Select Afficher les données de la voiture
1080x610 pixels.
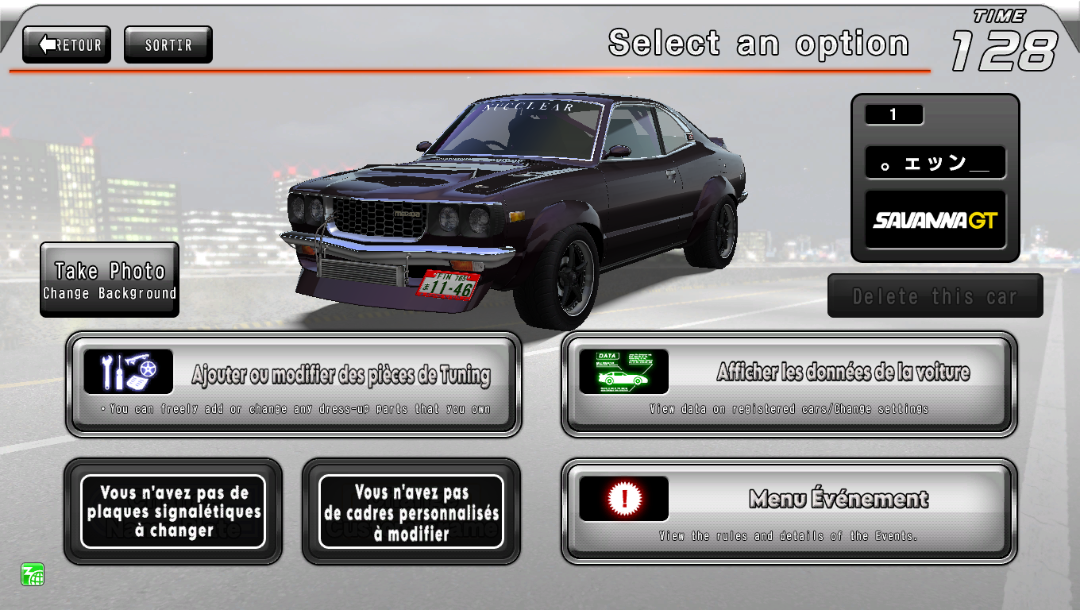pos(789,385)
